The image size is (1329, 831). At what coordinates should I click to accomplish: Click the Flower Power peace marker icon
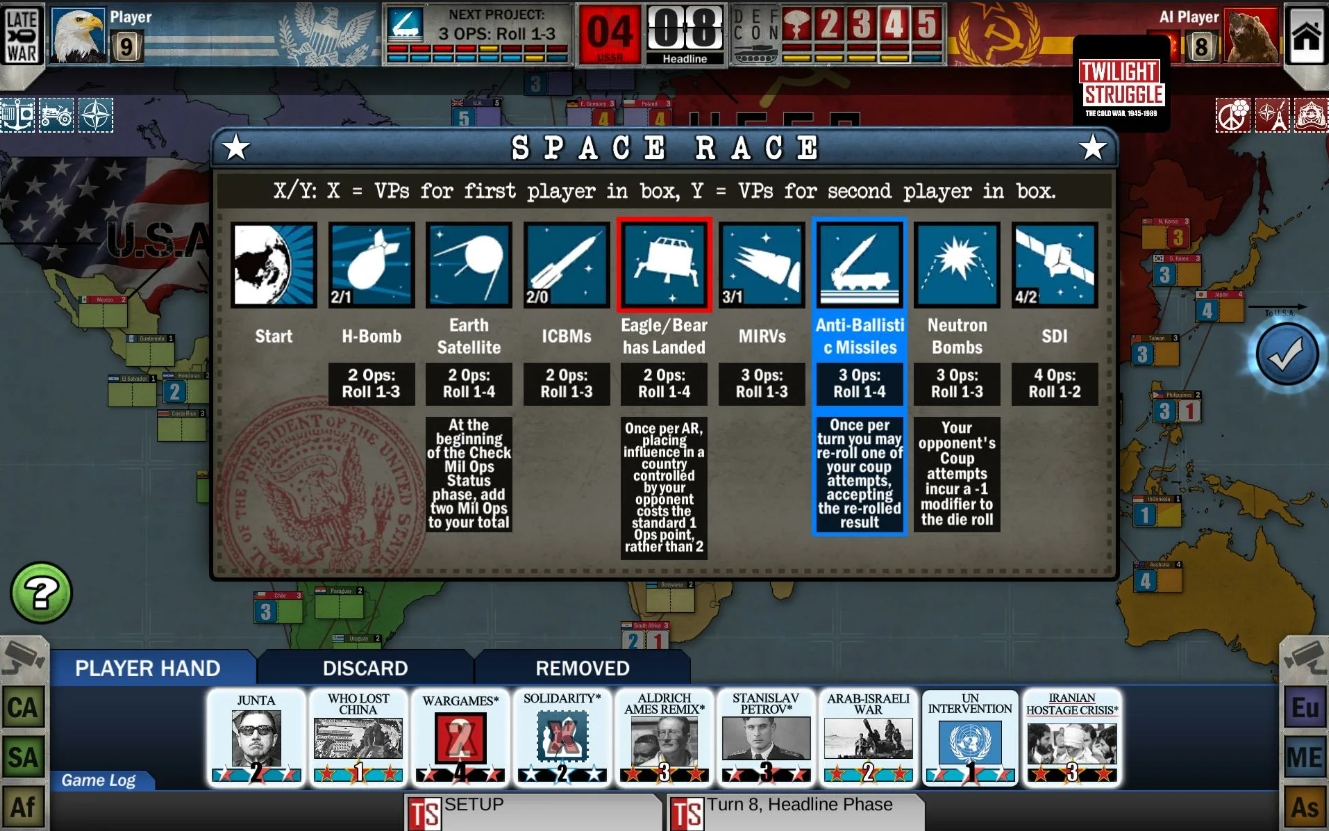(x=1233, y=115)
